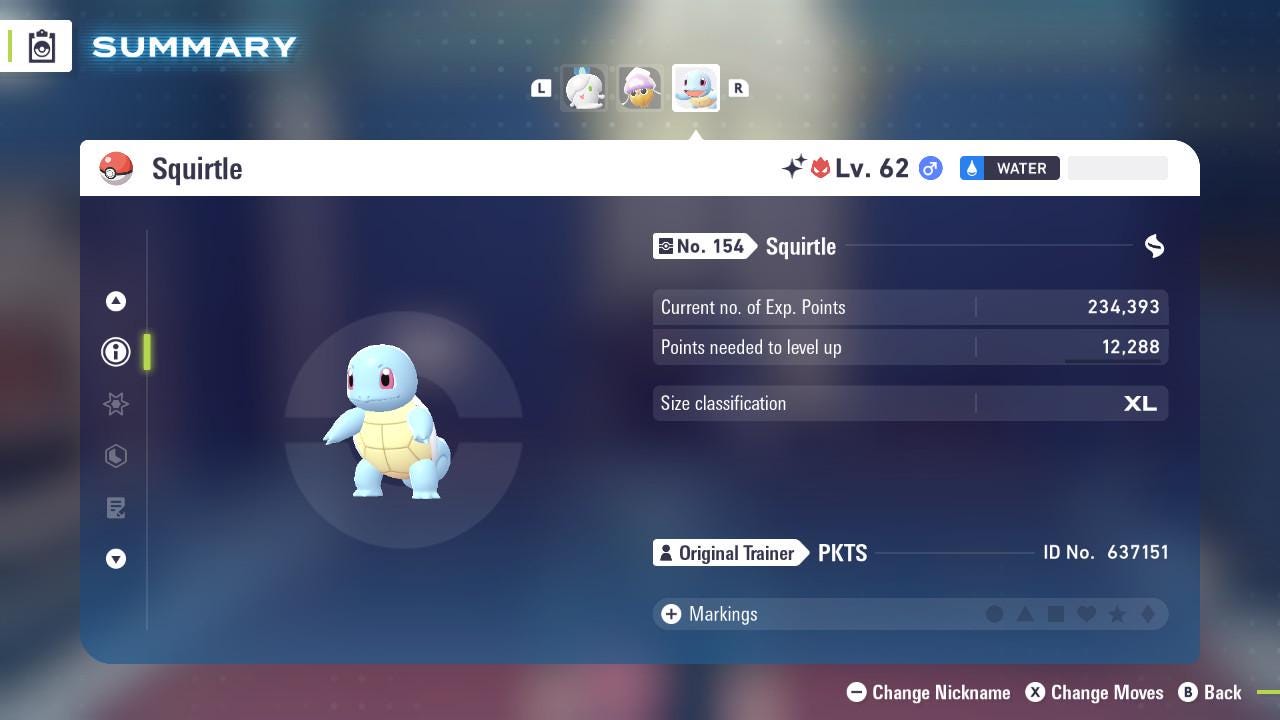The width and height of the screenshot is (1280, 720).
Task: Open the hexagon stats icon in the sidebar
Action: click(116, 456)
